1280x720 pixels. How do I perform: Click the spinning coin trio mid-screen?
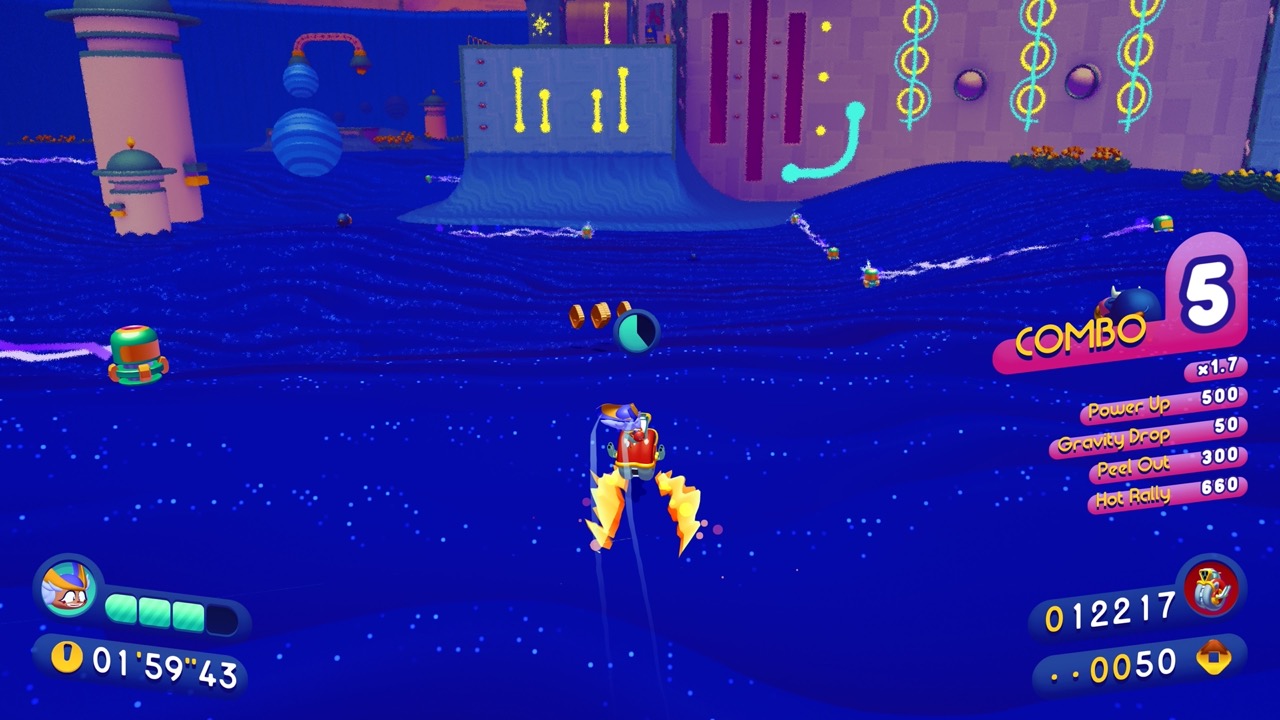coord(600,315)
